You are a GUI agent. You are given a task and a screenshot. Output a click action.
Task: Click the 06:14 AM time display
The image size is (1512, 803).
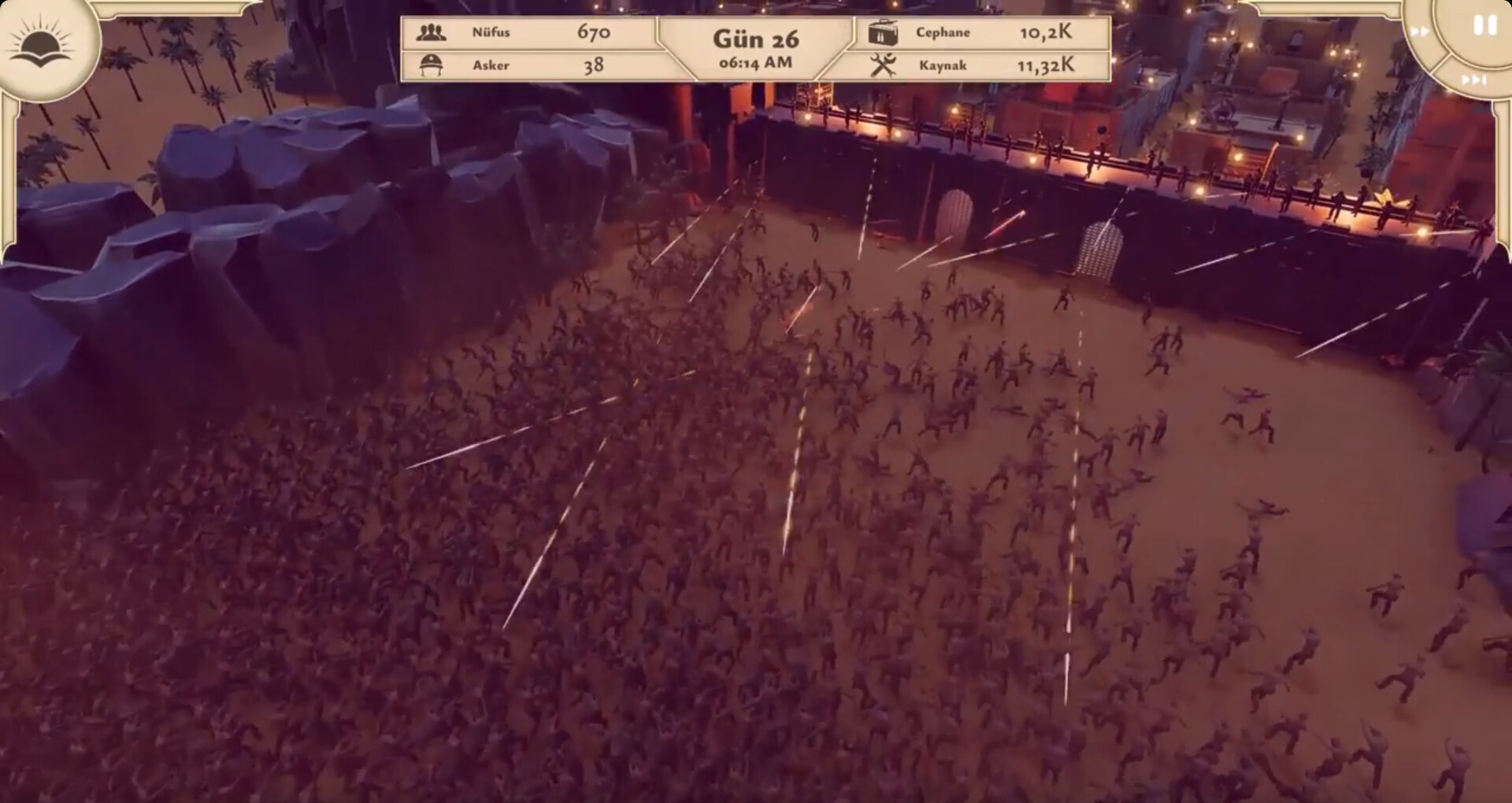(754, 61)
